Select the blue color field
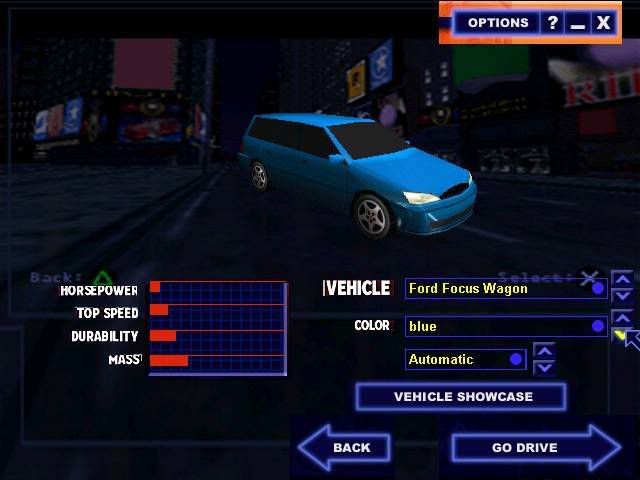Viewport: 640px width, 480px height. click(x=506, y=326)
